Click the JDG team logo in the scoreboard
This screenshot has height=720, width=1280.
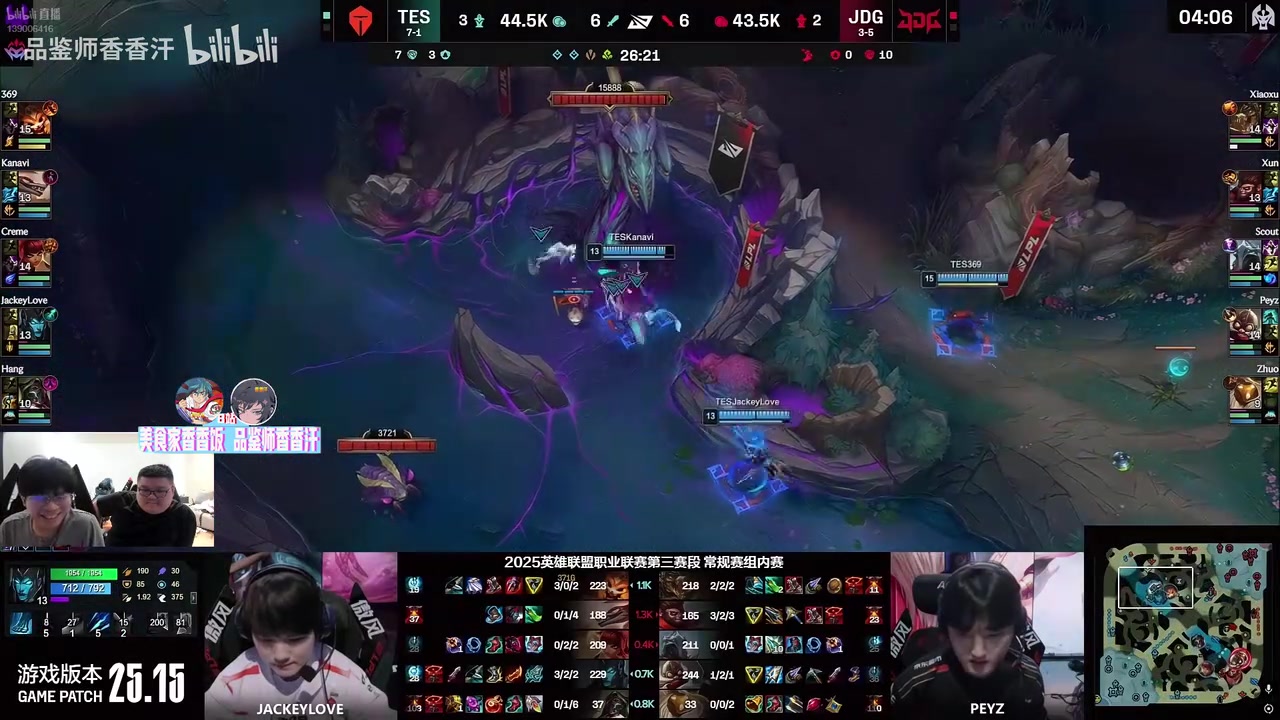(x=917, y=18)
